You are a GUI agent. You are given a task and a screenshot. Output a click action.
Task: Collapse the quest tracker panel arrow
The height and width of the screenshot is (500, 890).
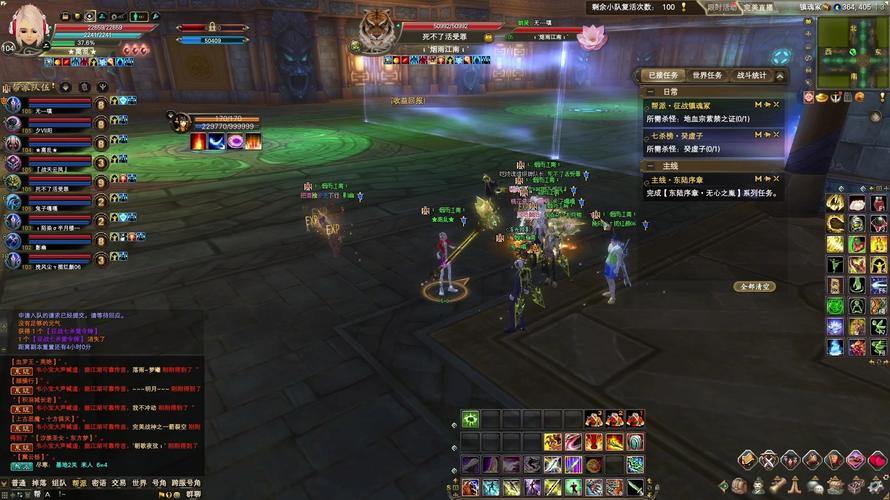780,75
